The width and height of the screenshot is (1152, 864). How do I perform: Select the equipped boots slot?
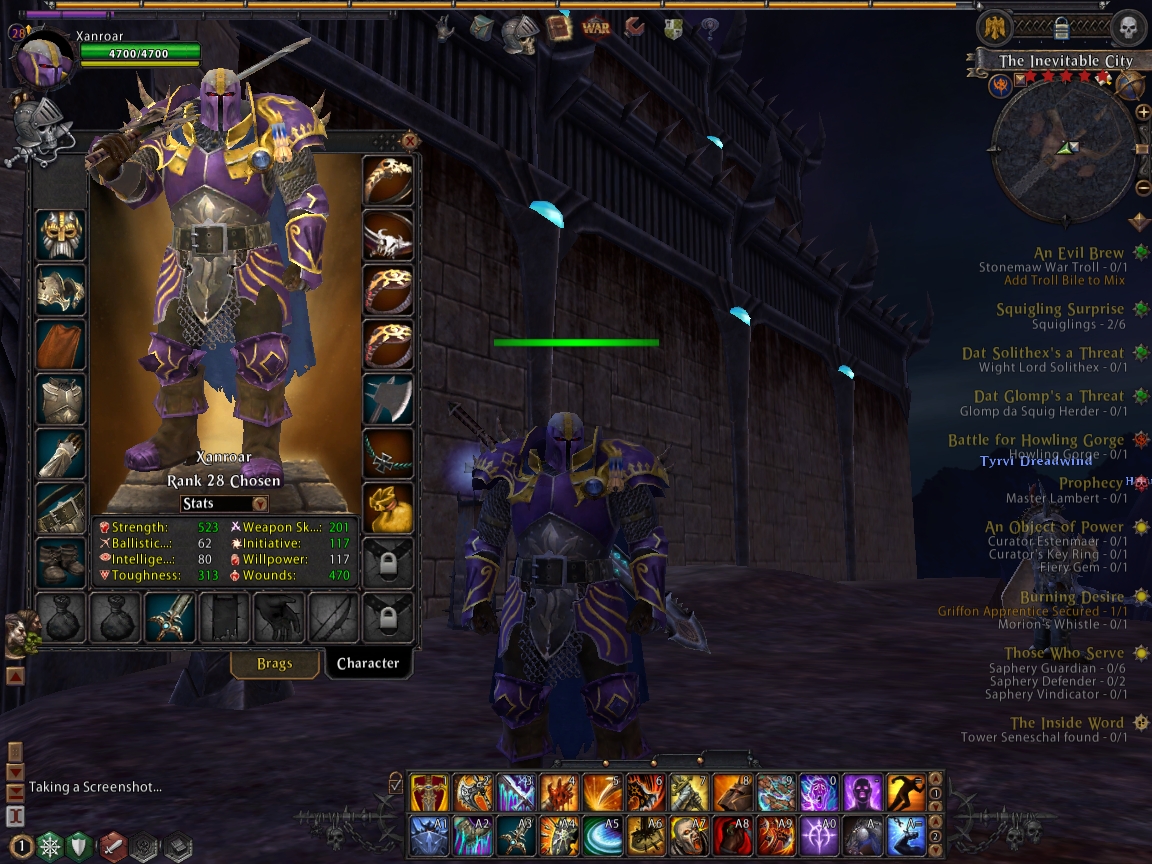[x=61, y=561]
